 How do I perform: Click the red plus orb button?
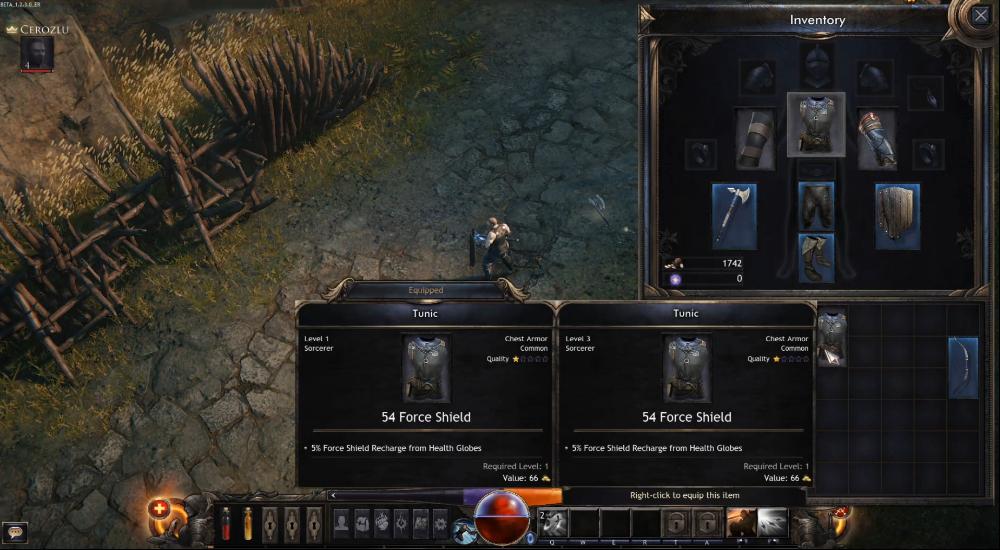tap(159, 508)
